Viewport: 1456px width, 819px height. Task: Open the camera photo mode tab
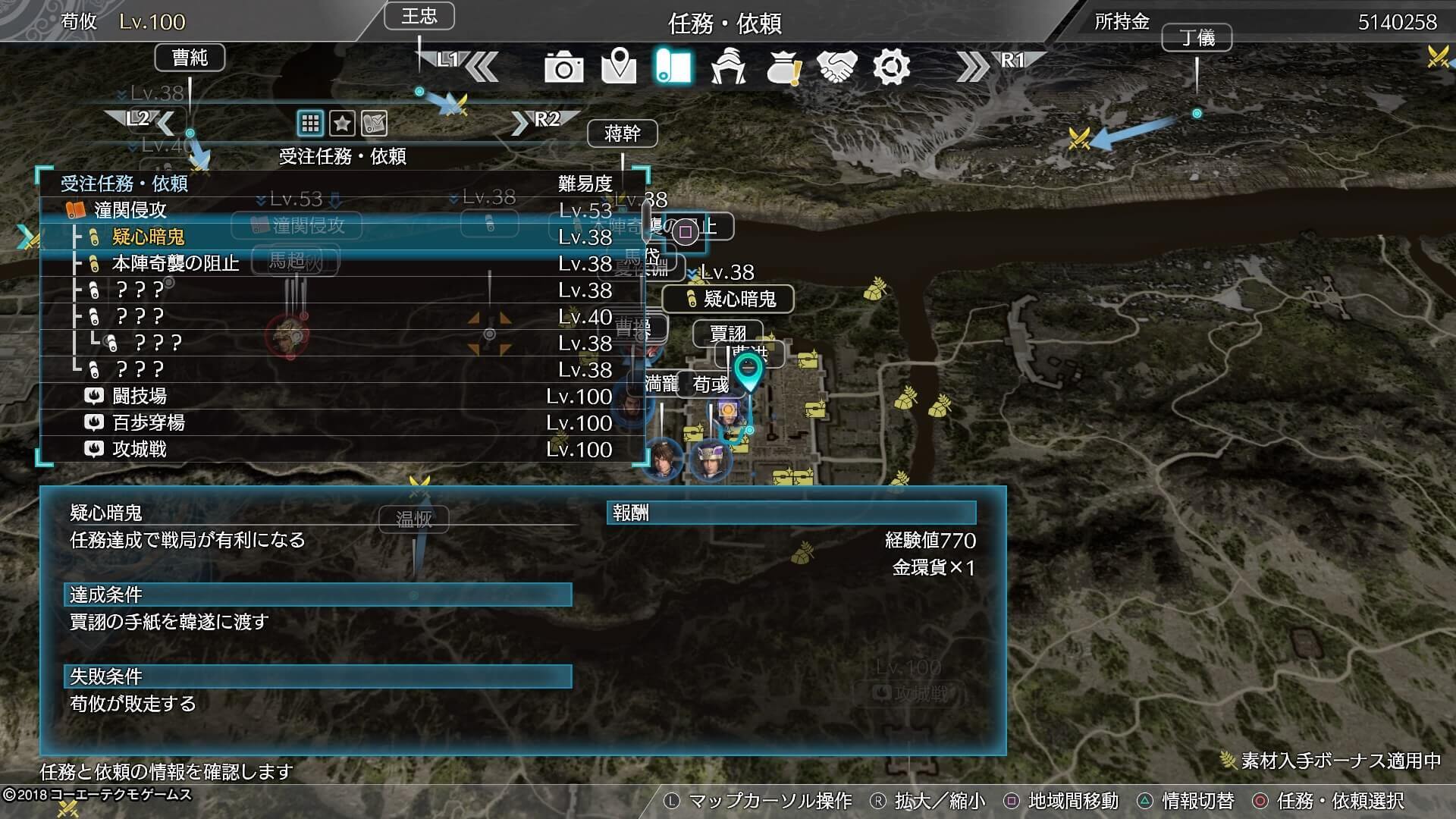pyautogui.click(x=563, y=67)
